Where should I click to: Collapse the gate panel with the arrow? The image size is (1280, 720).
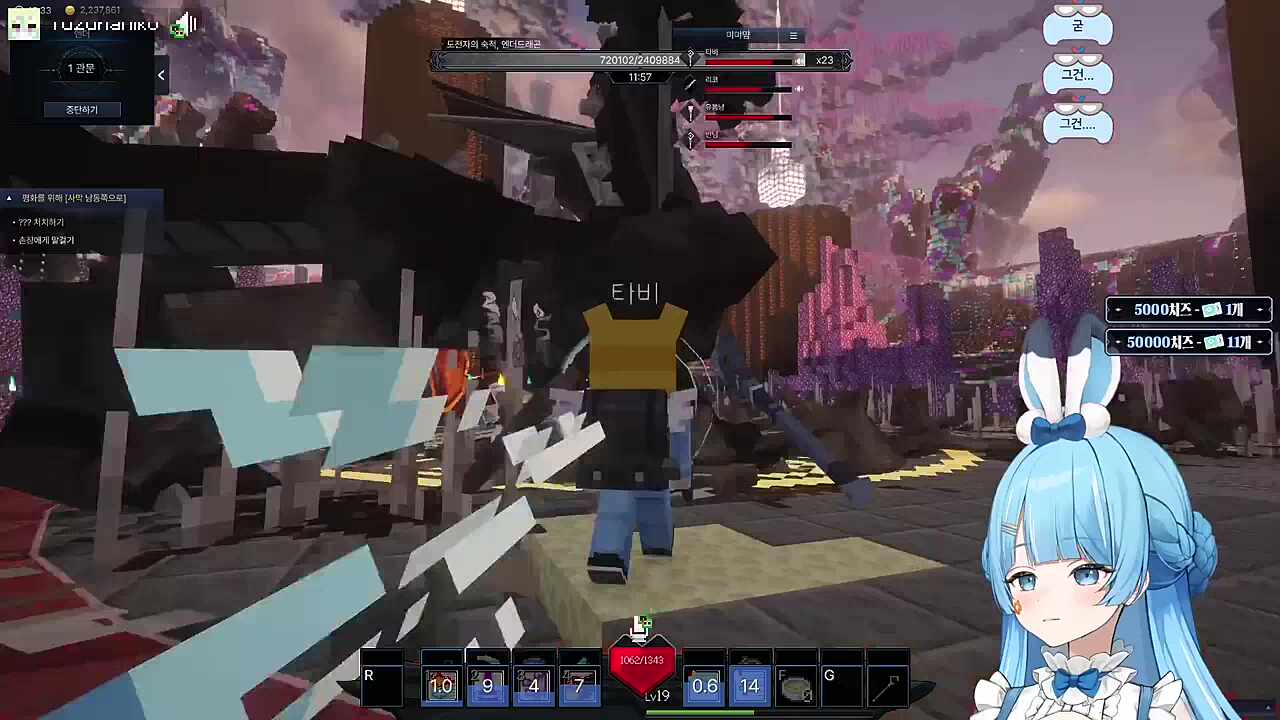(x=161, y=75)
